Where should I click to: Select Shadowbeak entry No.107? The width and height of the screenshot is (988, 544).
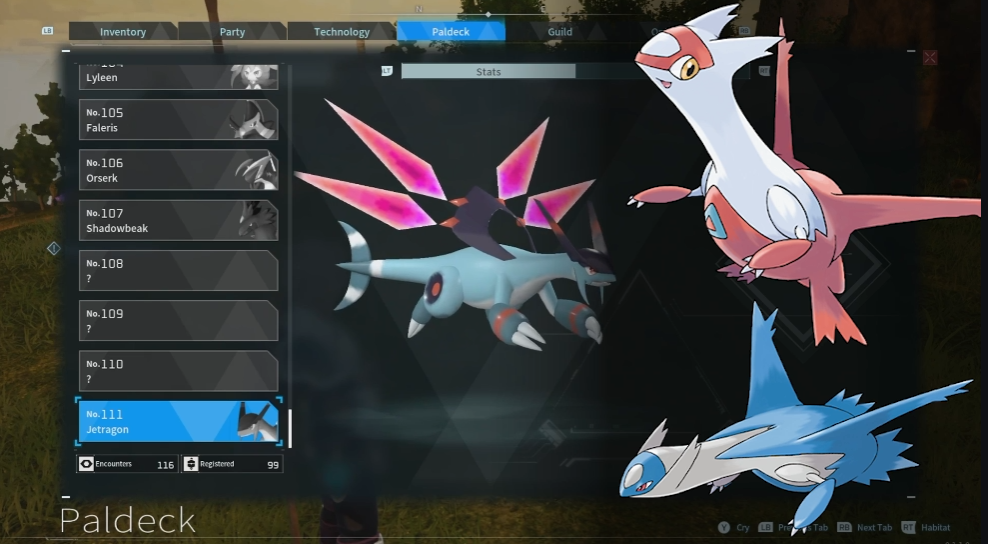pyautogui.click(x=178, y=220)
